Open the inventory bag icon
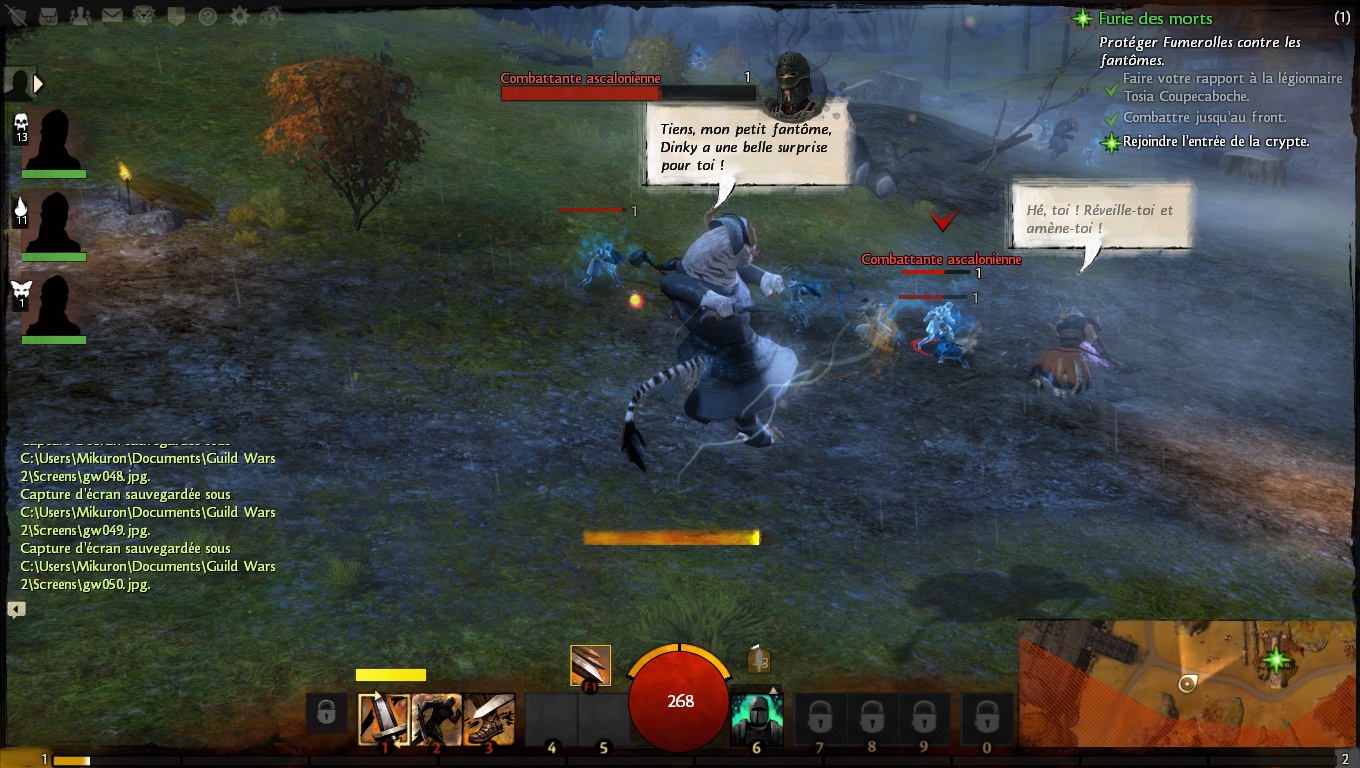The width and height of the screenshot is (1360, 768). [50, 15]
